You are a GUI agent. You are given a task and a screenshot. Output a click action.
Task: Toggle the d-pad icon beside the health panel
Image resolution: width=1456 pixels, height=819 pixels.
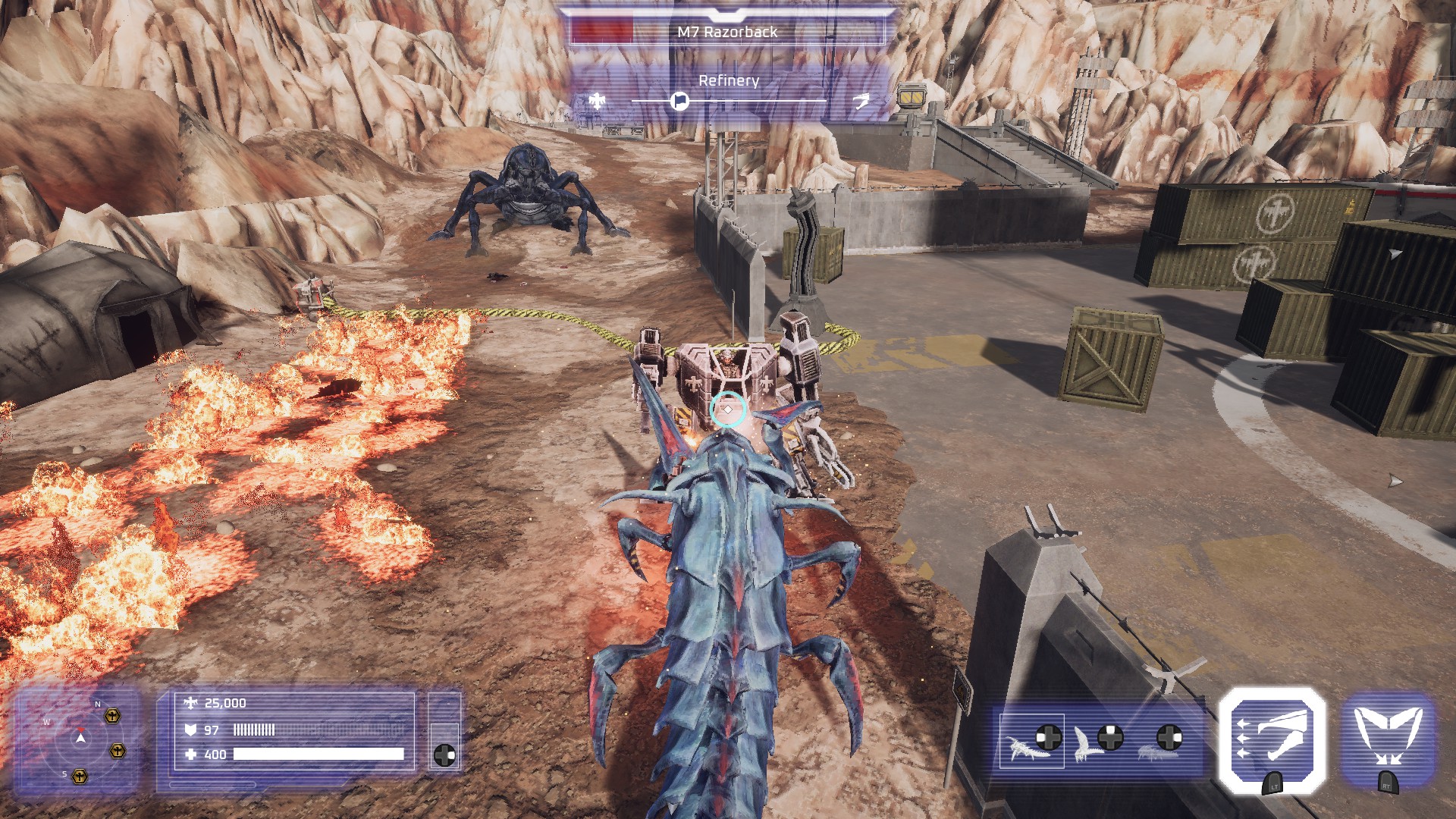pos(446,754)
